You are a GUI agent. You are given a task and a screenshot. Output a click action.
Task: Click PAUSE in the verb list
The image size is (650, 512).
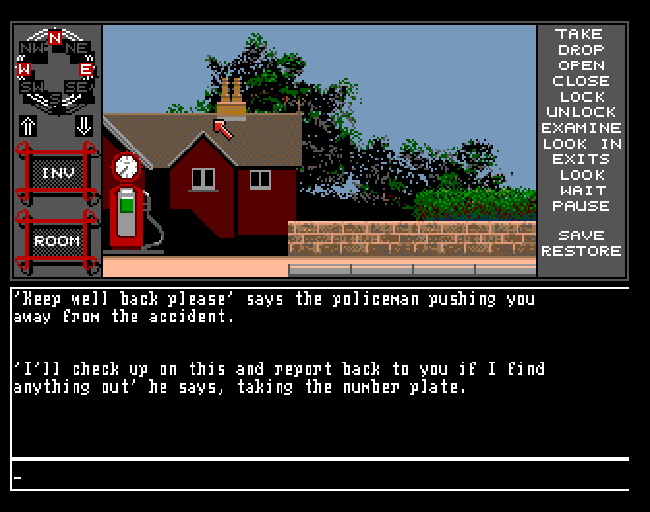580,206
